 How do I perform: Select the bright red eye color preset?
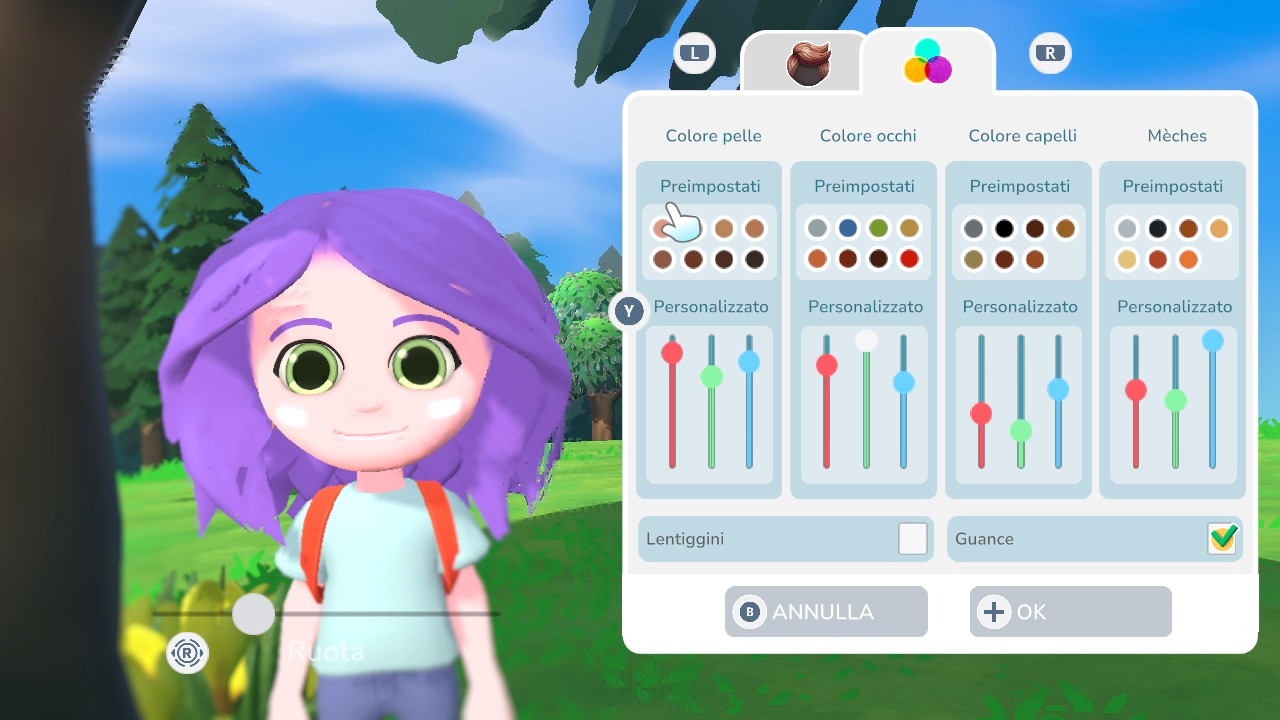coord(909,259)
